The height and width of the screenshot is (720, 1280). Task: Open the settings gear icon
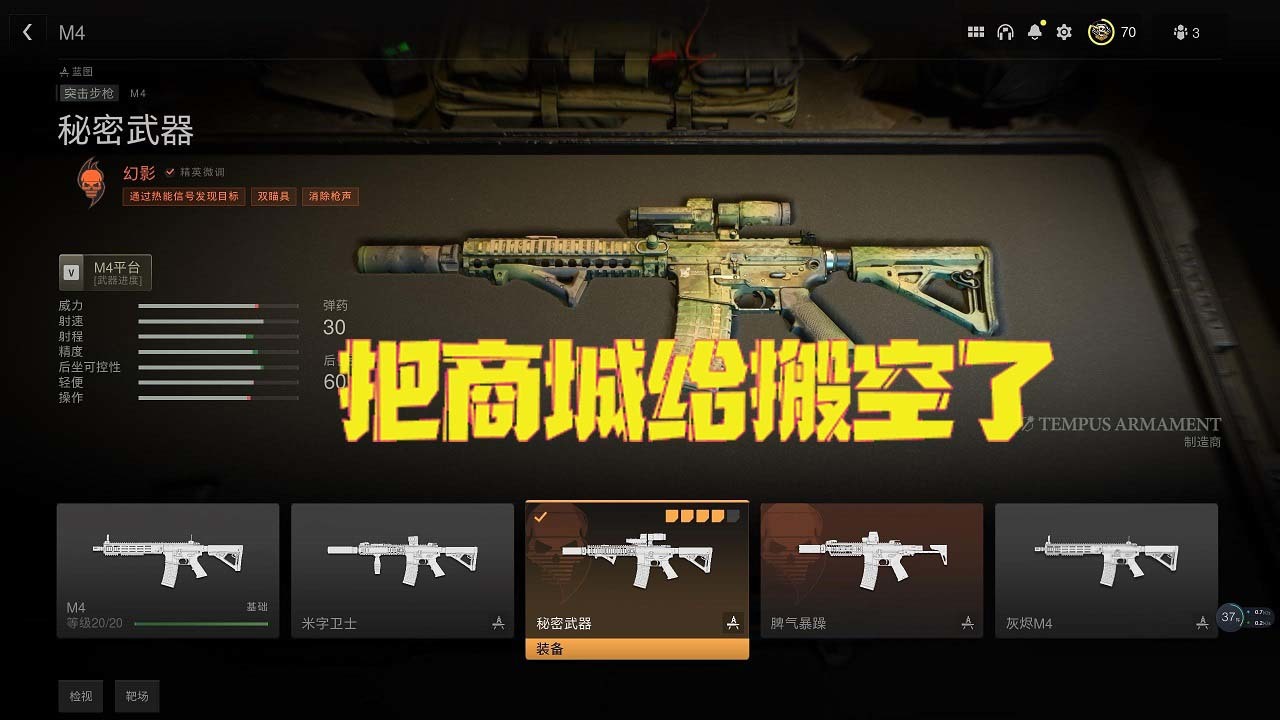tap(1063, 31)
